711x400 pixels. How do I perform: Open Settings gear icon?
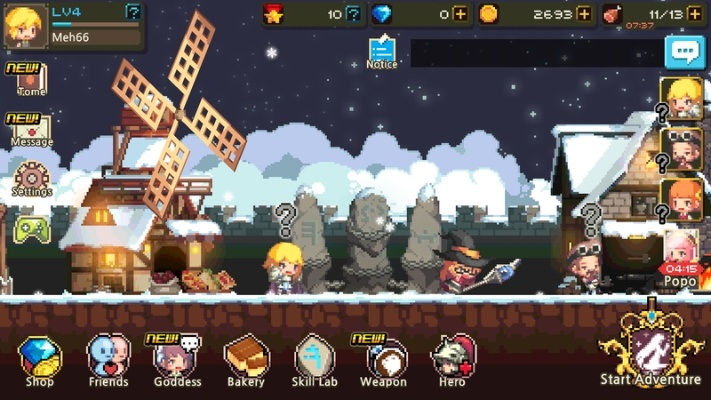coord(32,180)
